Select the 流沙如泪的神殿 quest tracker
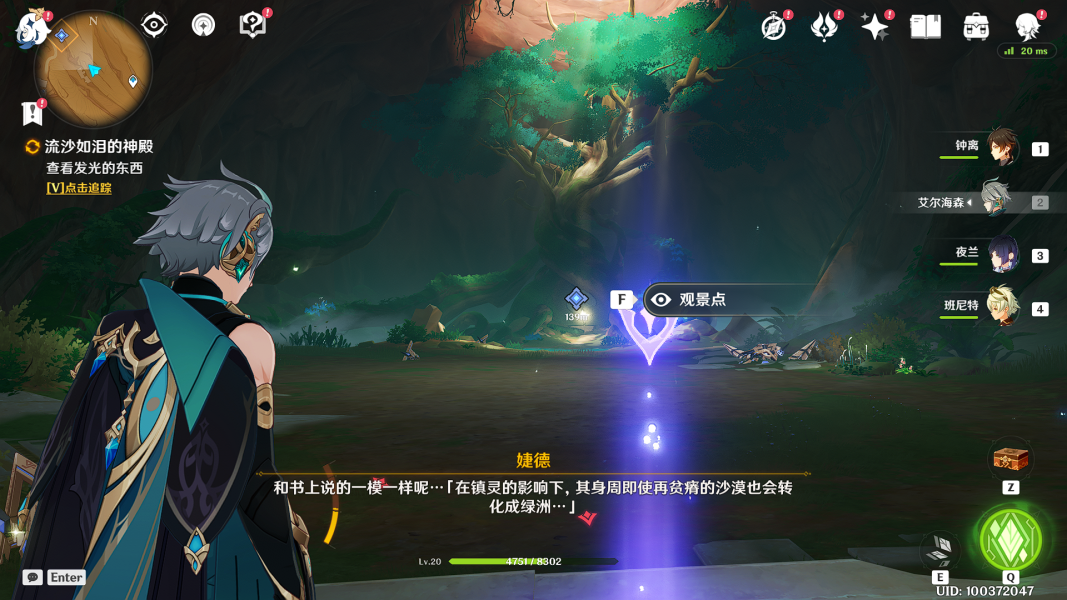 click(x=98, y=147)
